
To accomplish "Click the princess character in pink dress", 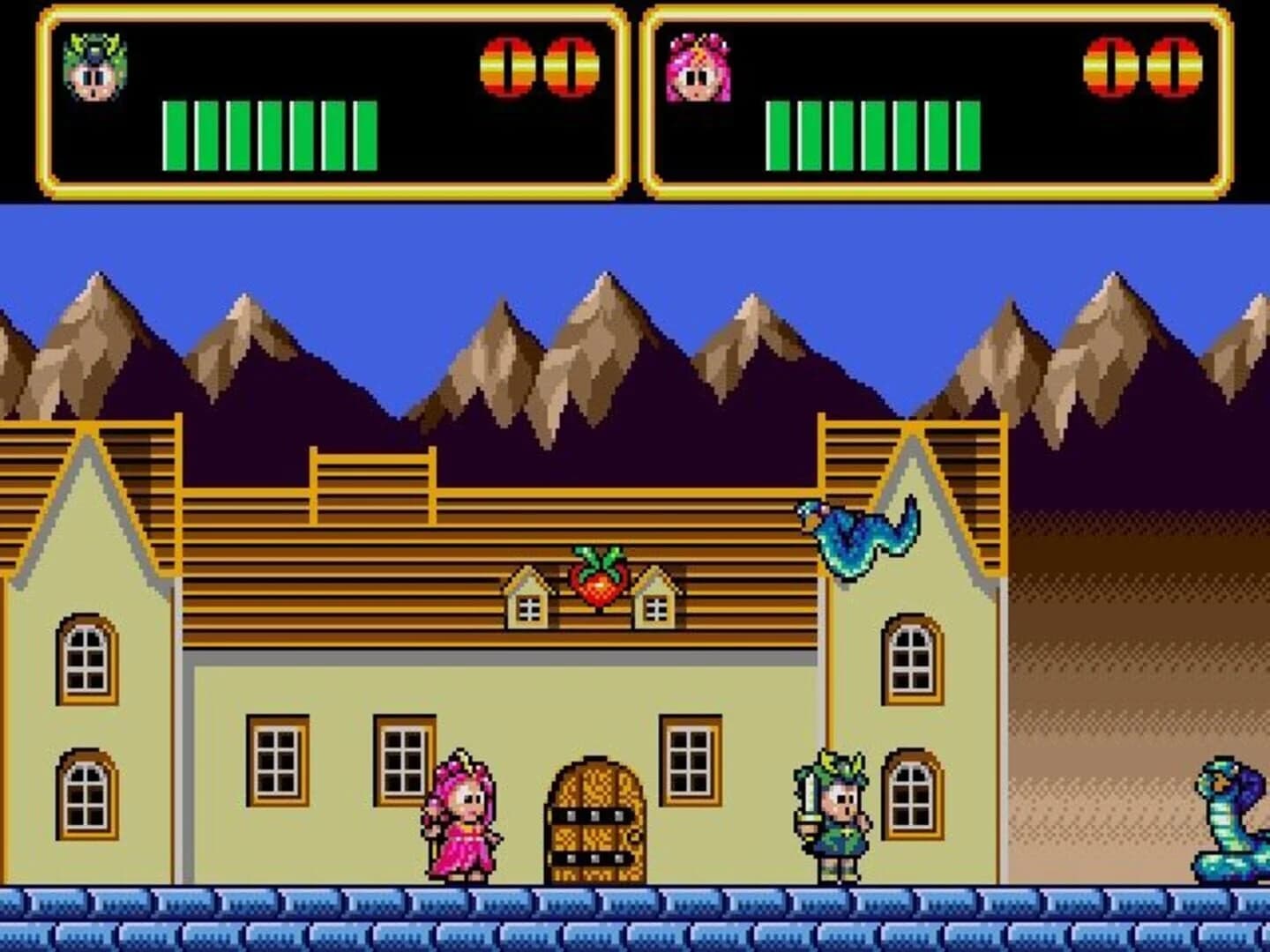I will coord(463,820).
